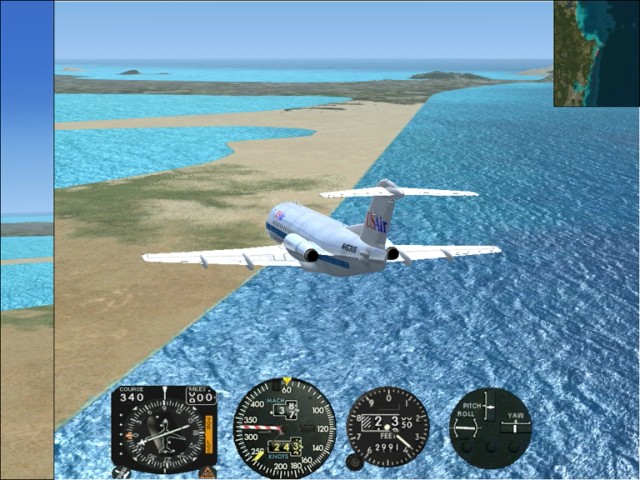The image size is (640, 480).
Task: Select the pitch, roll and yaw trim gauge
Action: pyautogui.click(x=490, y=427)
